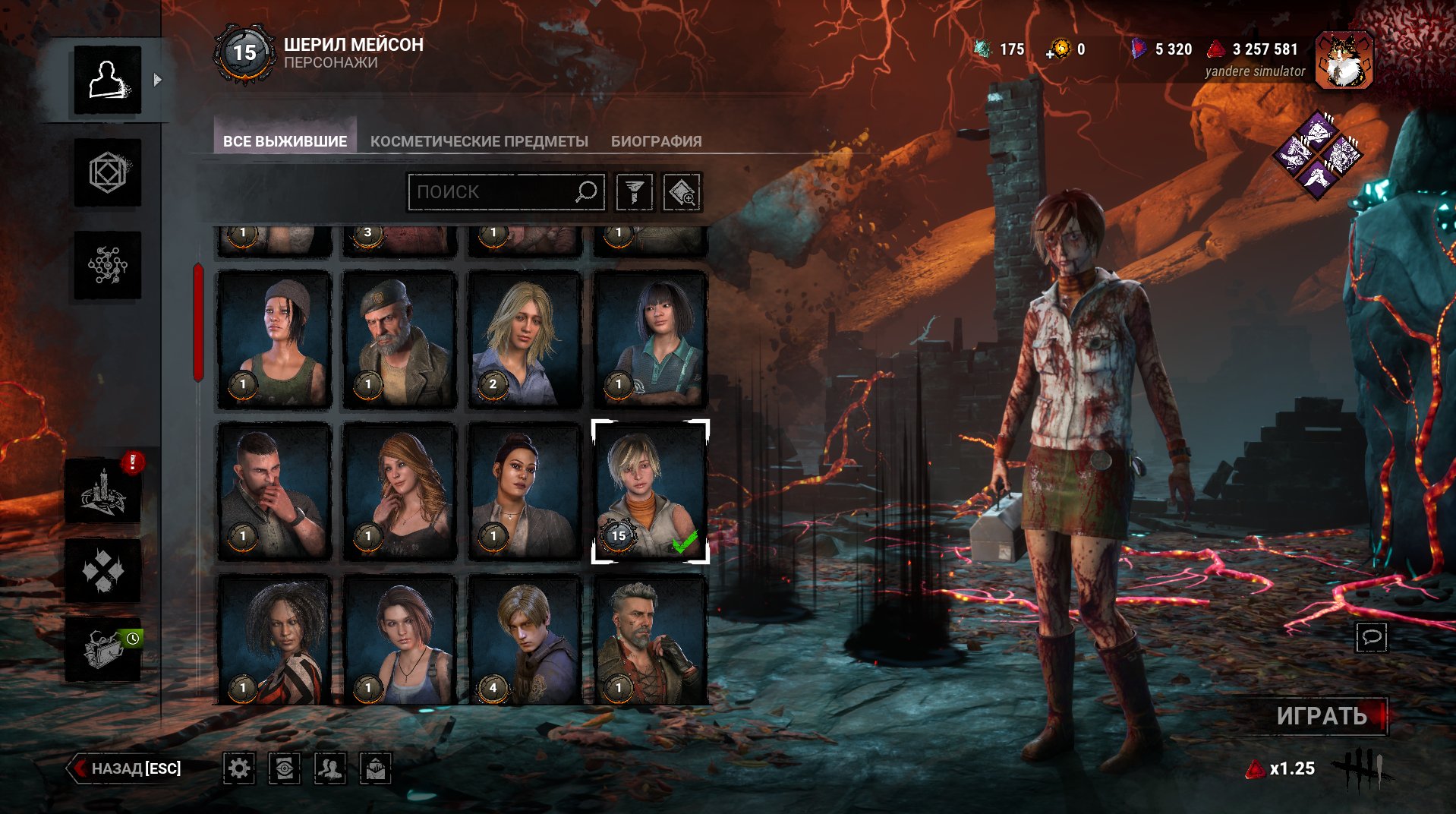The image size is (1456, 814).
Task: Start the match with ИГРАТЬ button
Action: point(1322,715)
